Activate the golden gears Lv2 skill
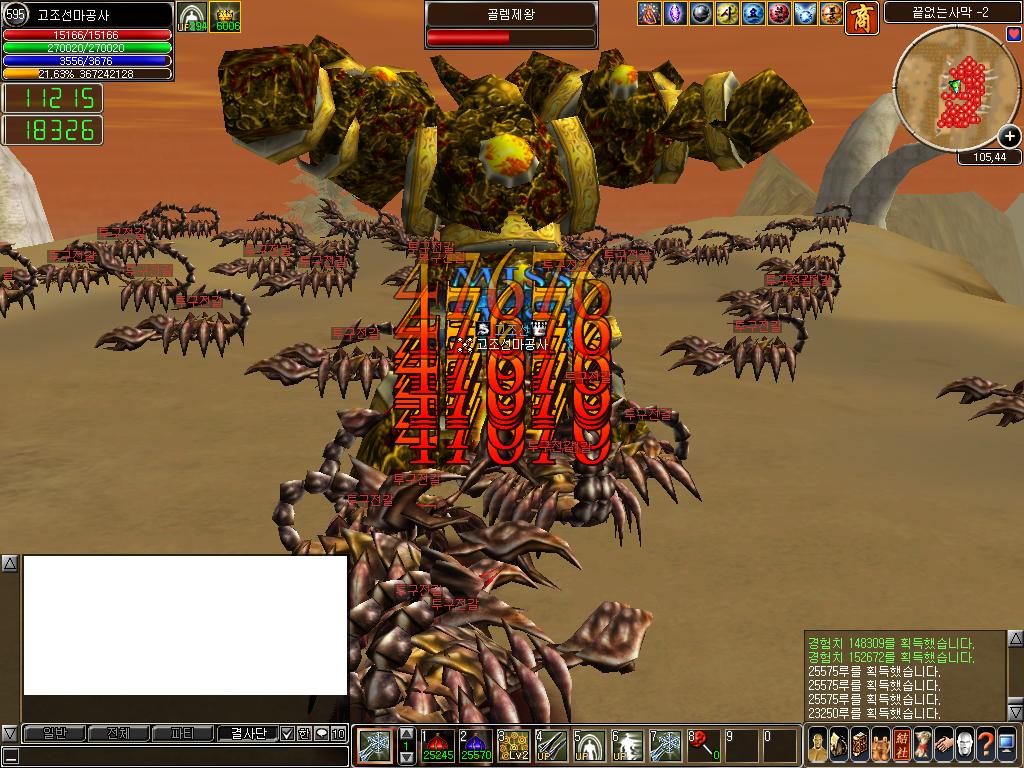Viewport: 1024px width, 768px height. (x=514, y=746)
